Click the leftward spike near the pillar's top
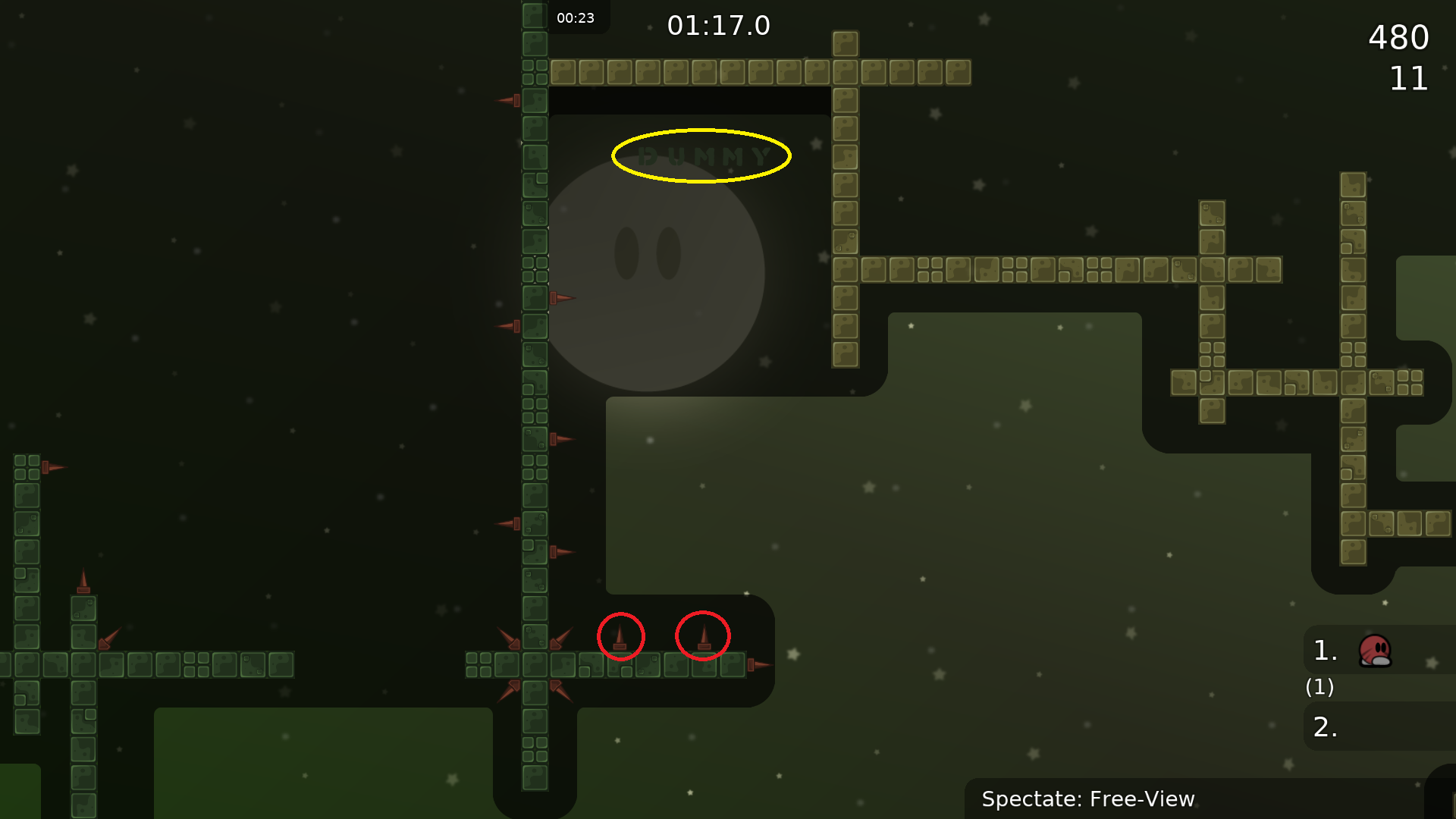This screenshot has height=819, width=1456. [507, 99]
